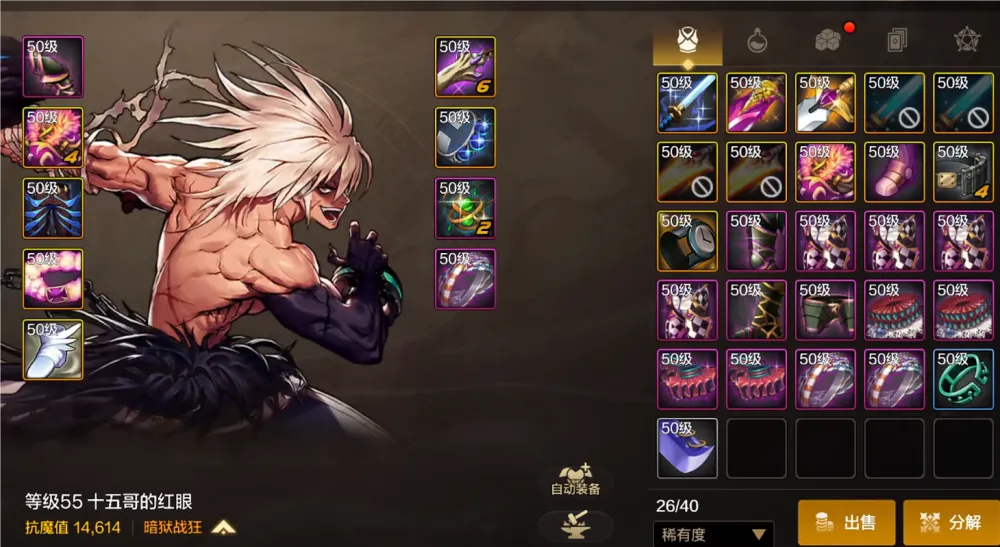Select the equipped pink belt slot
This screenshot has width=1000, height=547.
pos(52,279)
